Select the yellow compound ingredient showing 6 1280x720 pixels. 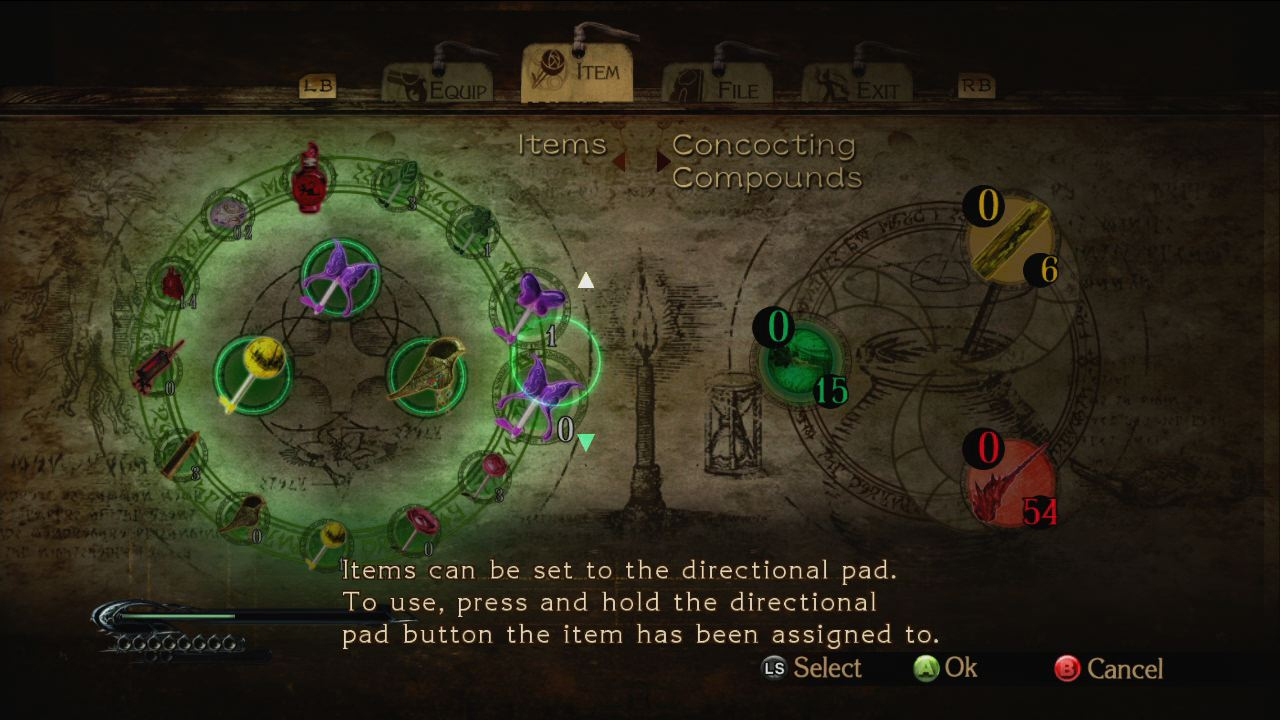[1010, 240]
